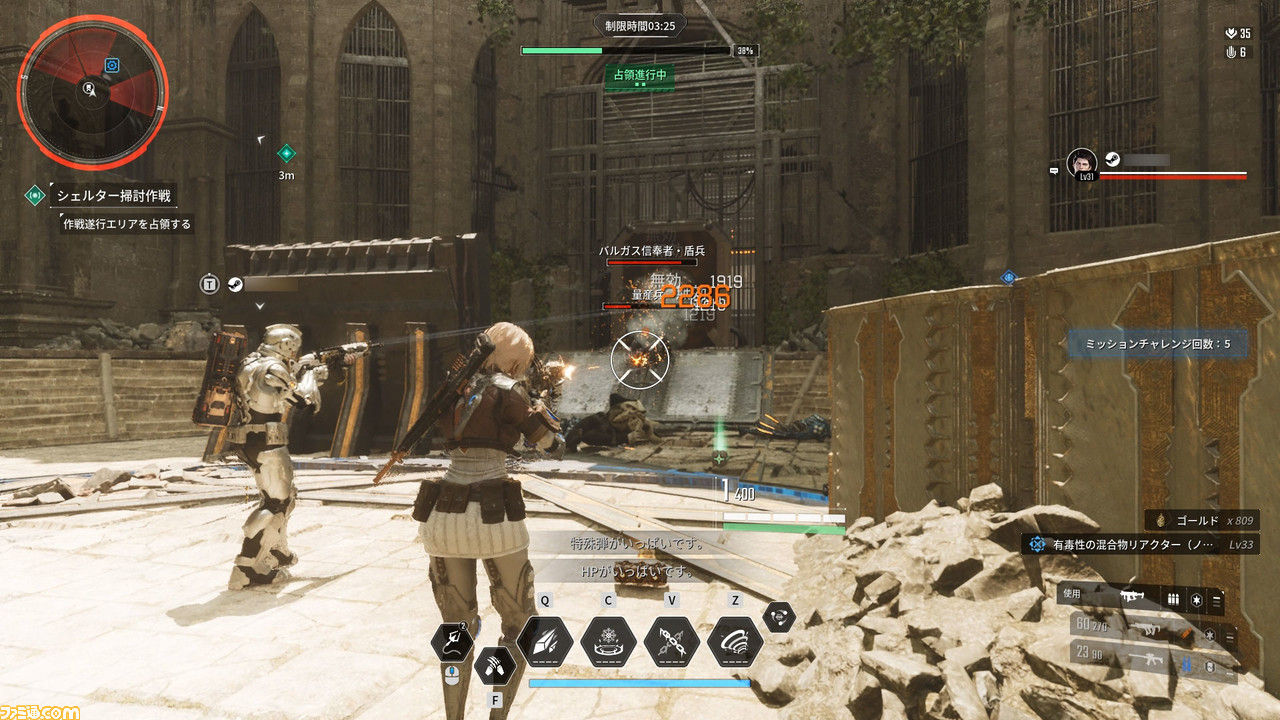Trigger the crossed chains skill
Viewport: 1280px width, 720px height.
coord(671,641)
